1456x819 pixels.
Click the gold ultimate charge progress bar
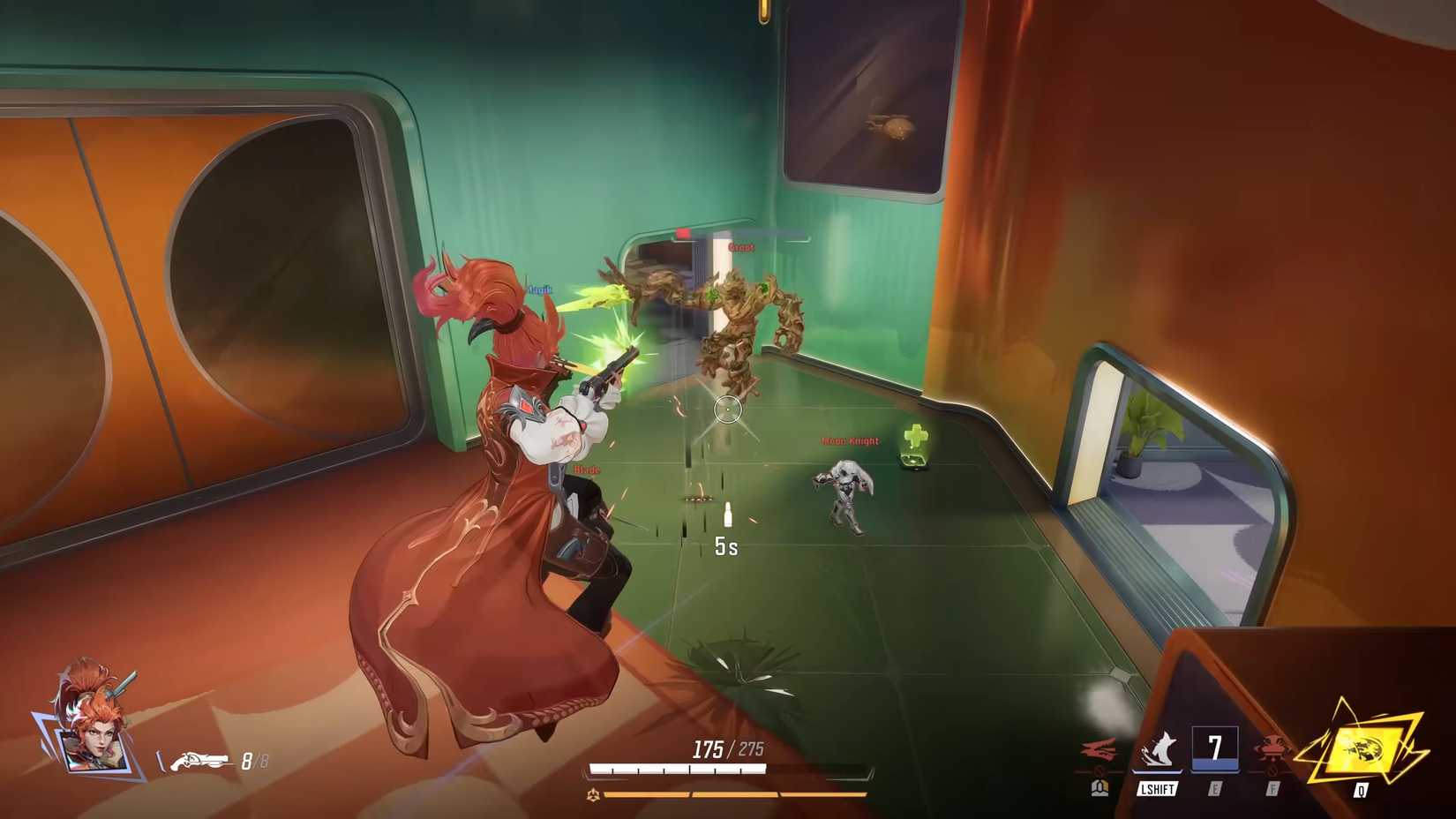click(x=724, y=793)
